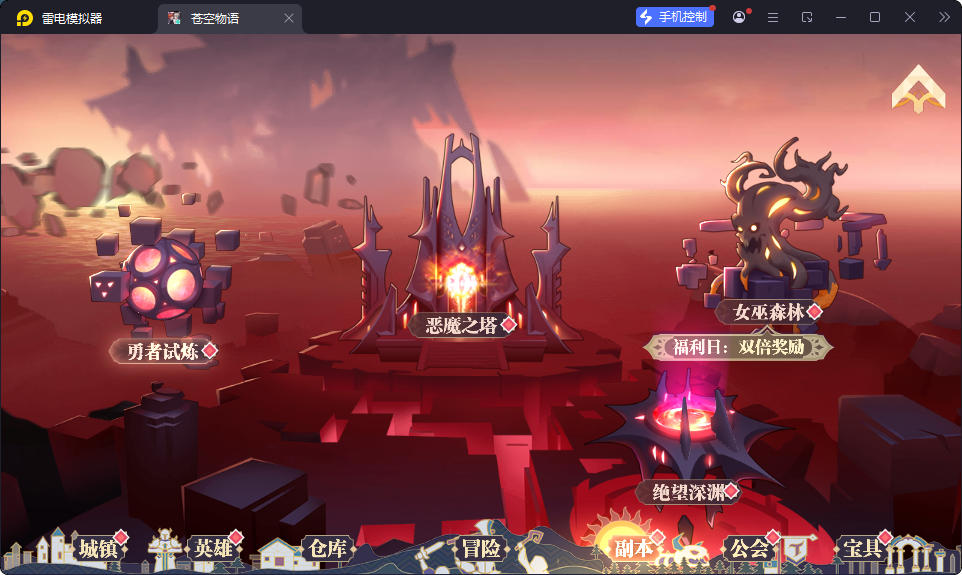
Task: Go to the 冒险 tab
Action: [x=481, y=548]
